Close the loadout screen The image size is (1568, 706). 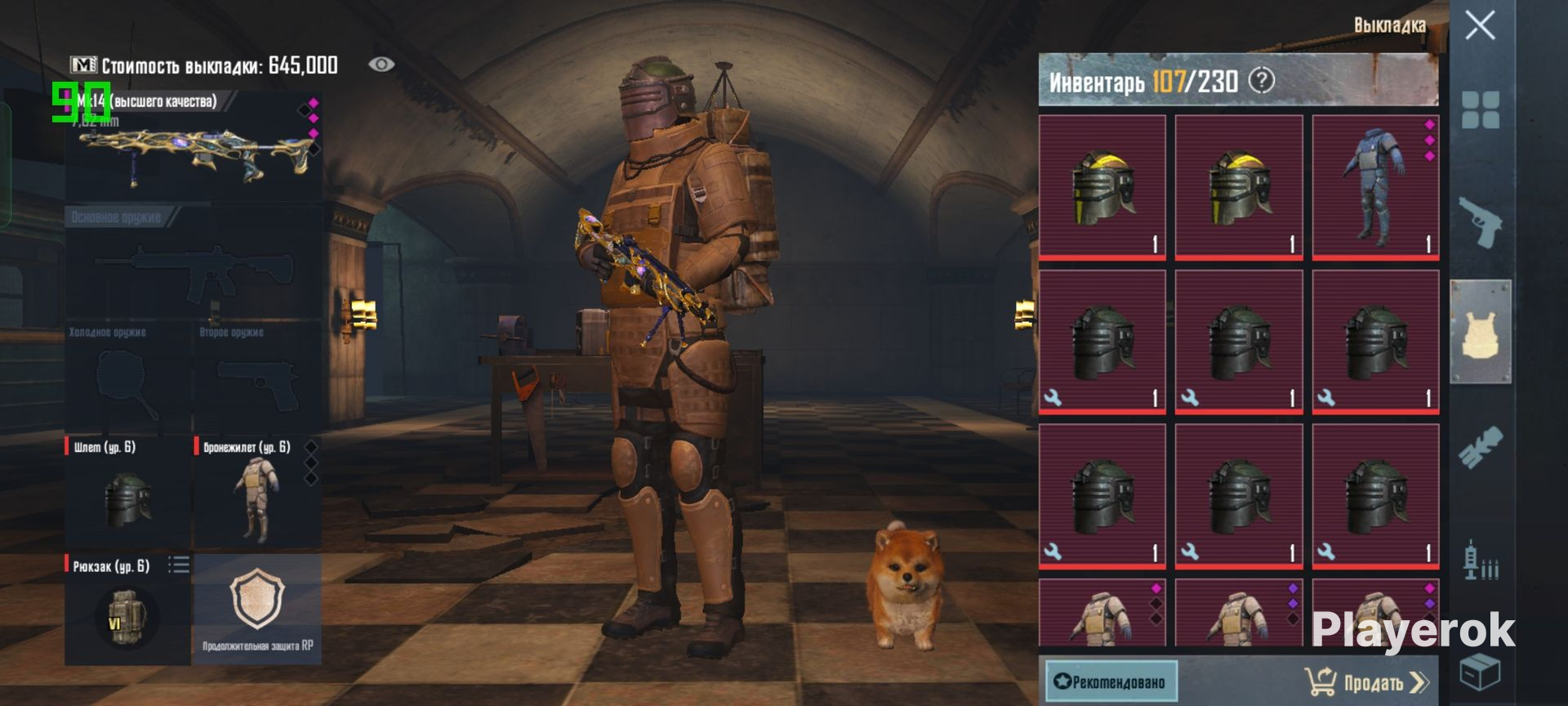click(x=1480, y=26)
